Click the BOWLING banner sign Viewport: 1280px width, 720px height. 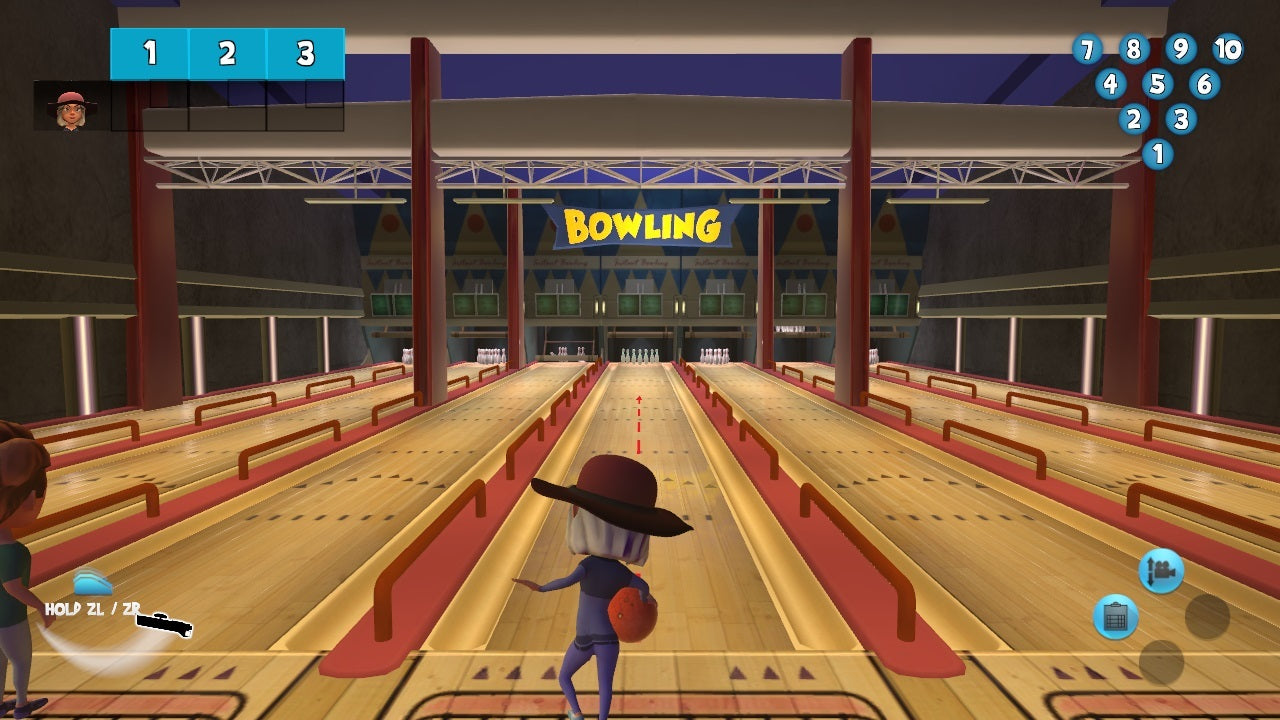tap(644, 225)
